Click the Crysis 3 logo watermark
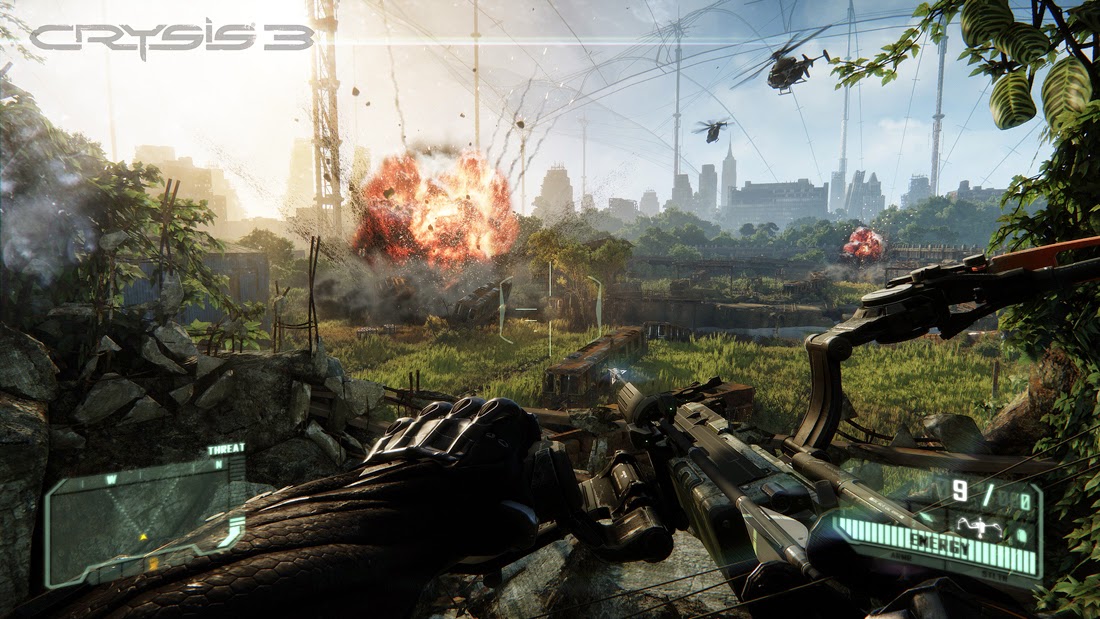Screen dimensions: 1100x619 [172, 39]
